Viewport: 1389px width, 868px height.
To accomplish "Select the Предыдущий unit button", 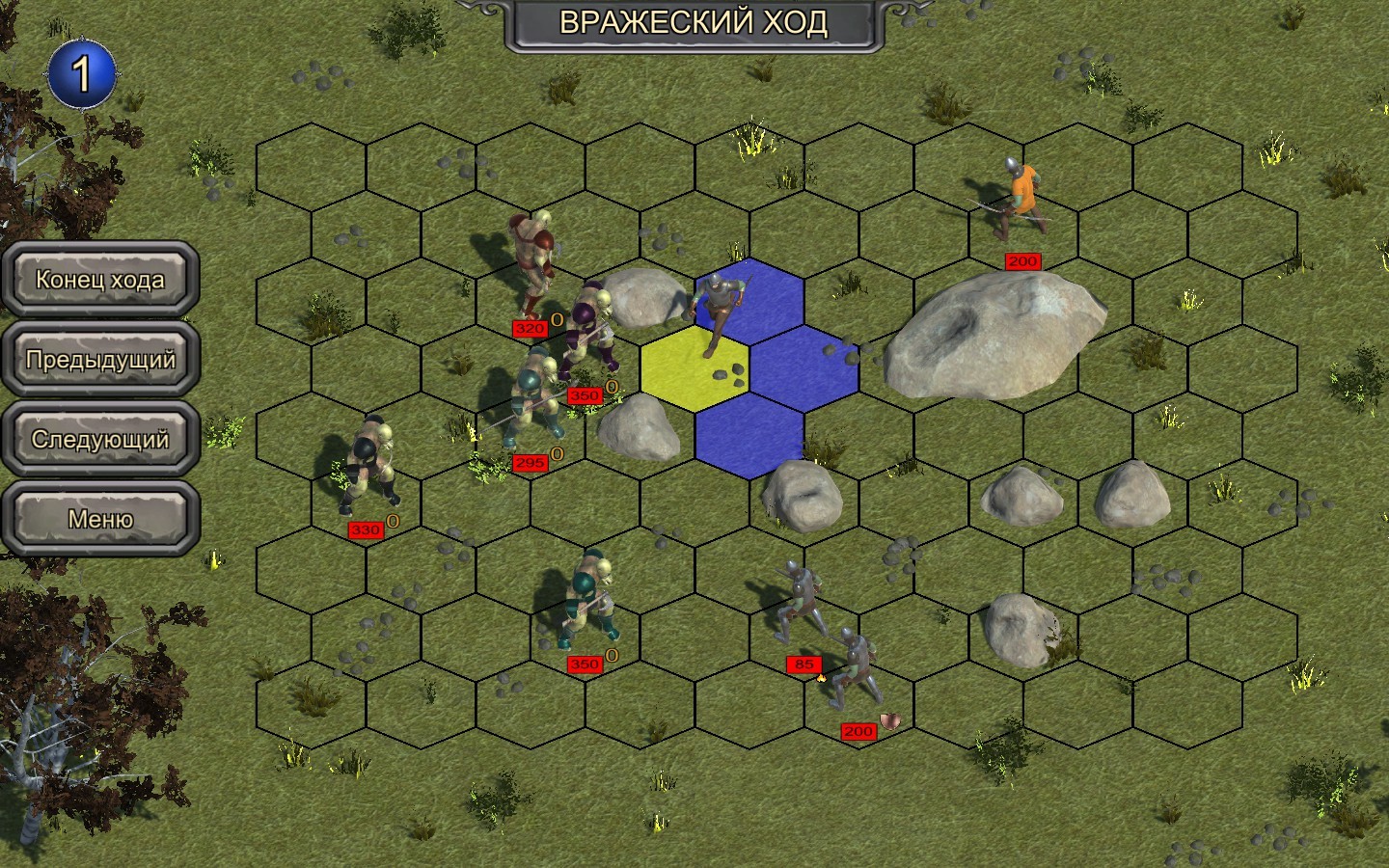I will (x=100, y=360).
